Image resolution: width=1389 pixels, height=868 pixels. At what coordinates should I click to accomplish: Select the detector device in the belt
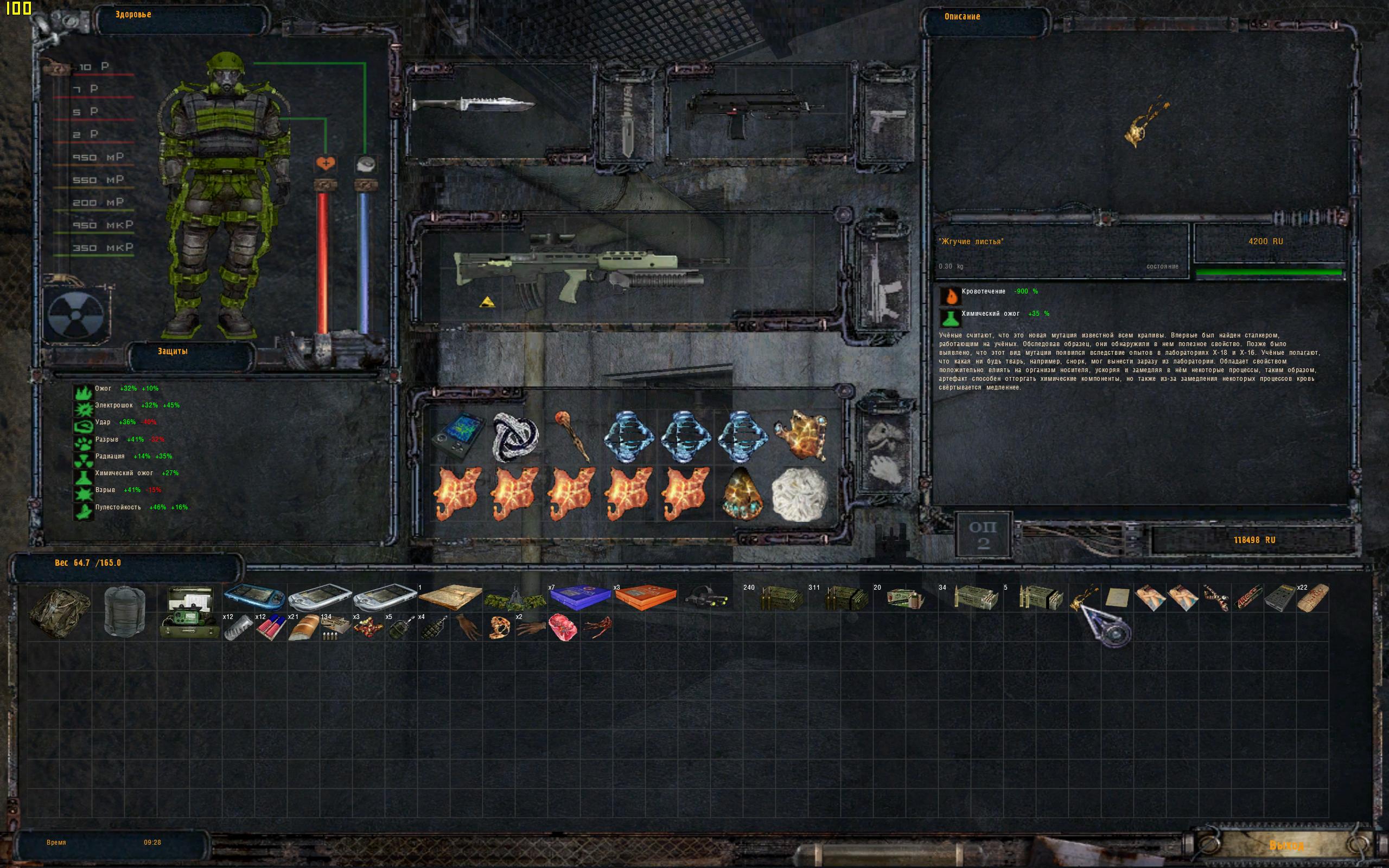click(x=457, y=437)
